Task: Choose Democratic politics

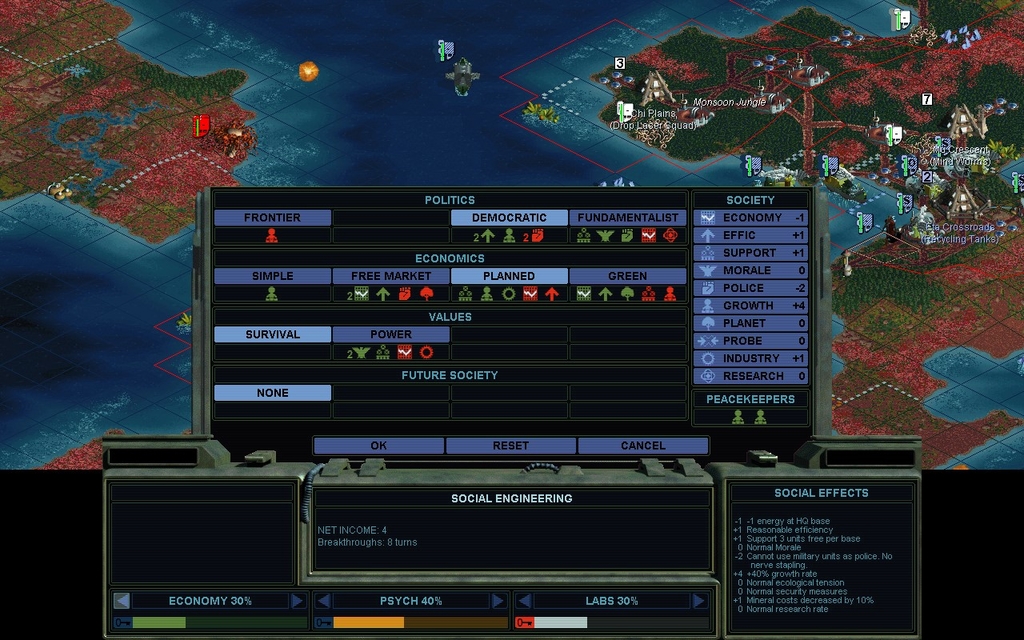Action: click(x=509, y=218)
